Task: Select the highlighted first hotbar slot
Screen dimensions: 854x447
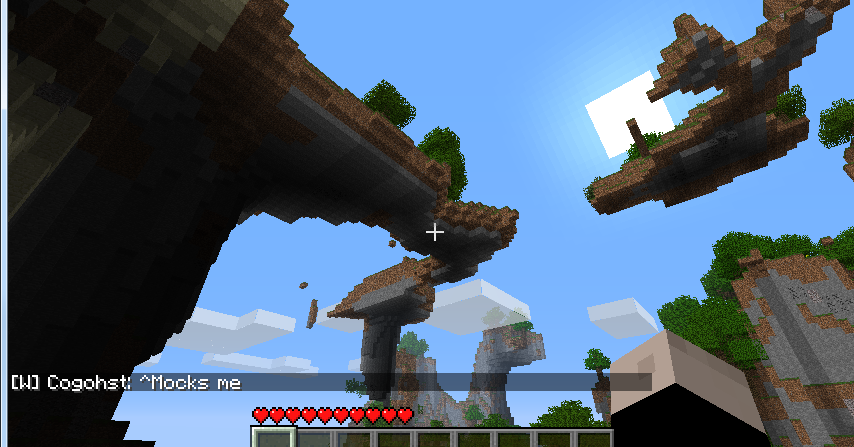Action: tap(273, 439)
